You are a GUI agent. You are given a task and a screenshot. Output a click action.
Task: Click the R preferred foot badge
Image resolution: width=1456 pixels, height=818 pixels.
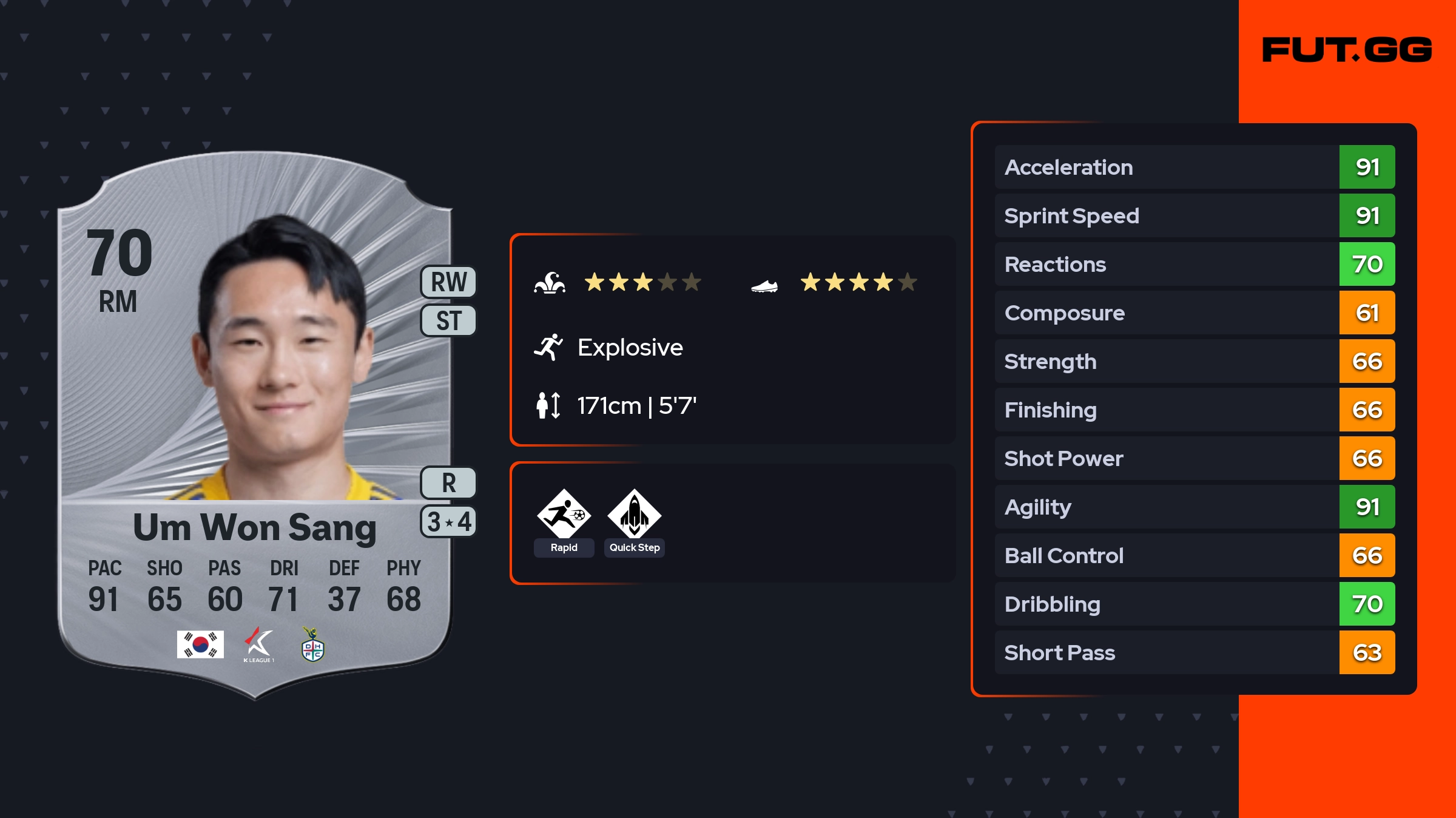[448, 483]
